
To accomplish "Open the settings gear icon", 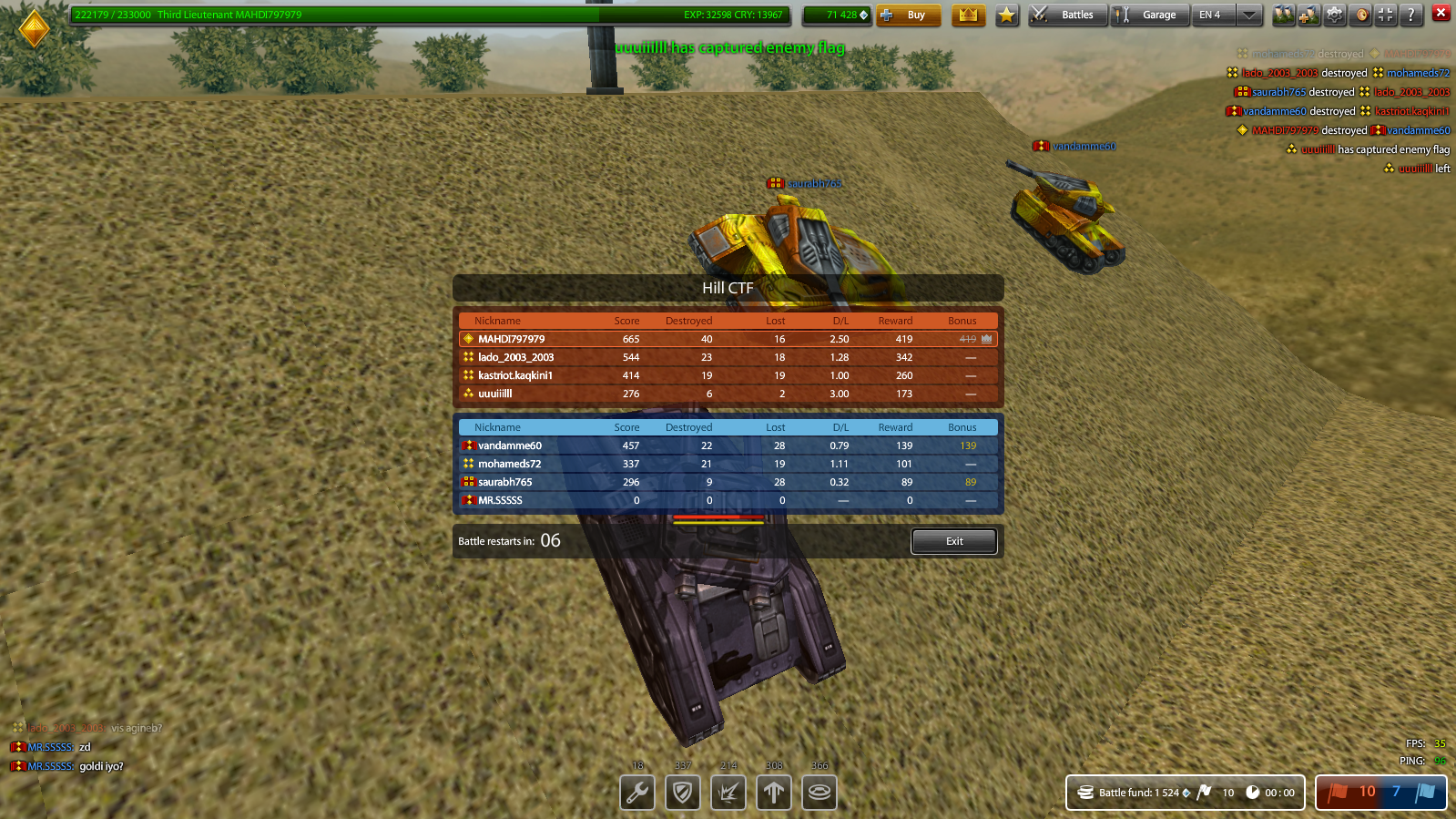I will 1335,15.
